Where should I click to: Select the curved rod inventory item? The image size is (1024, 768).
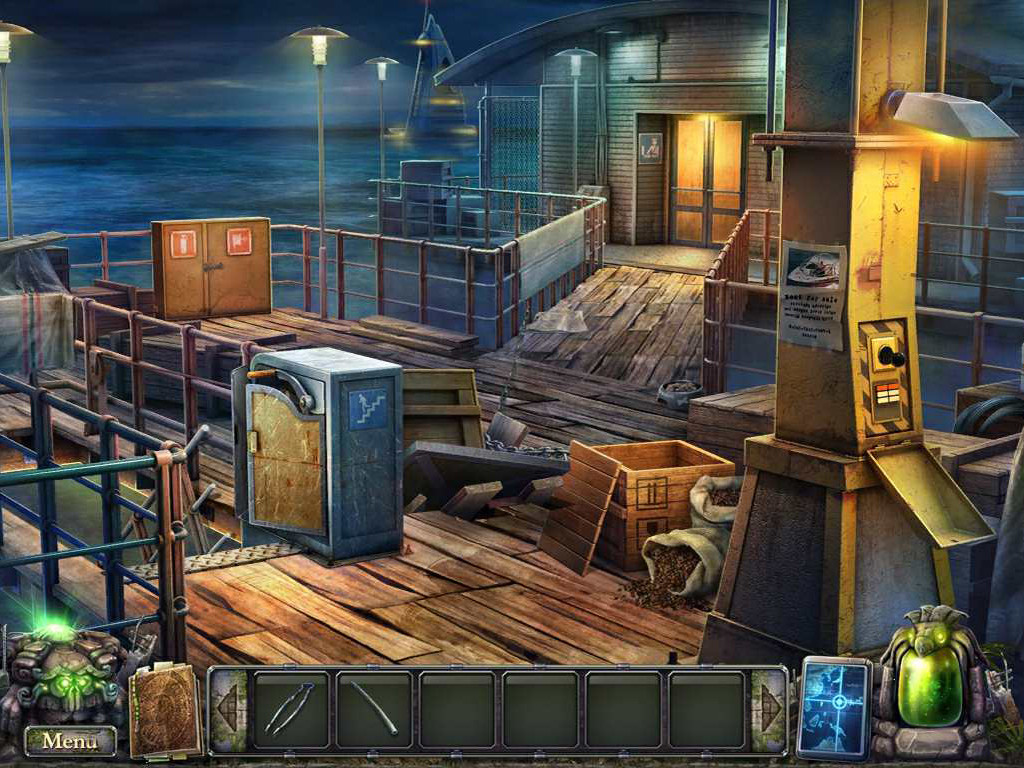[x=374, y=708]
